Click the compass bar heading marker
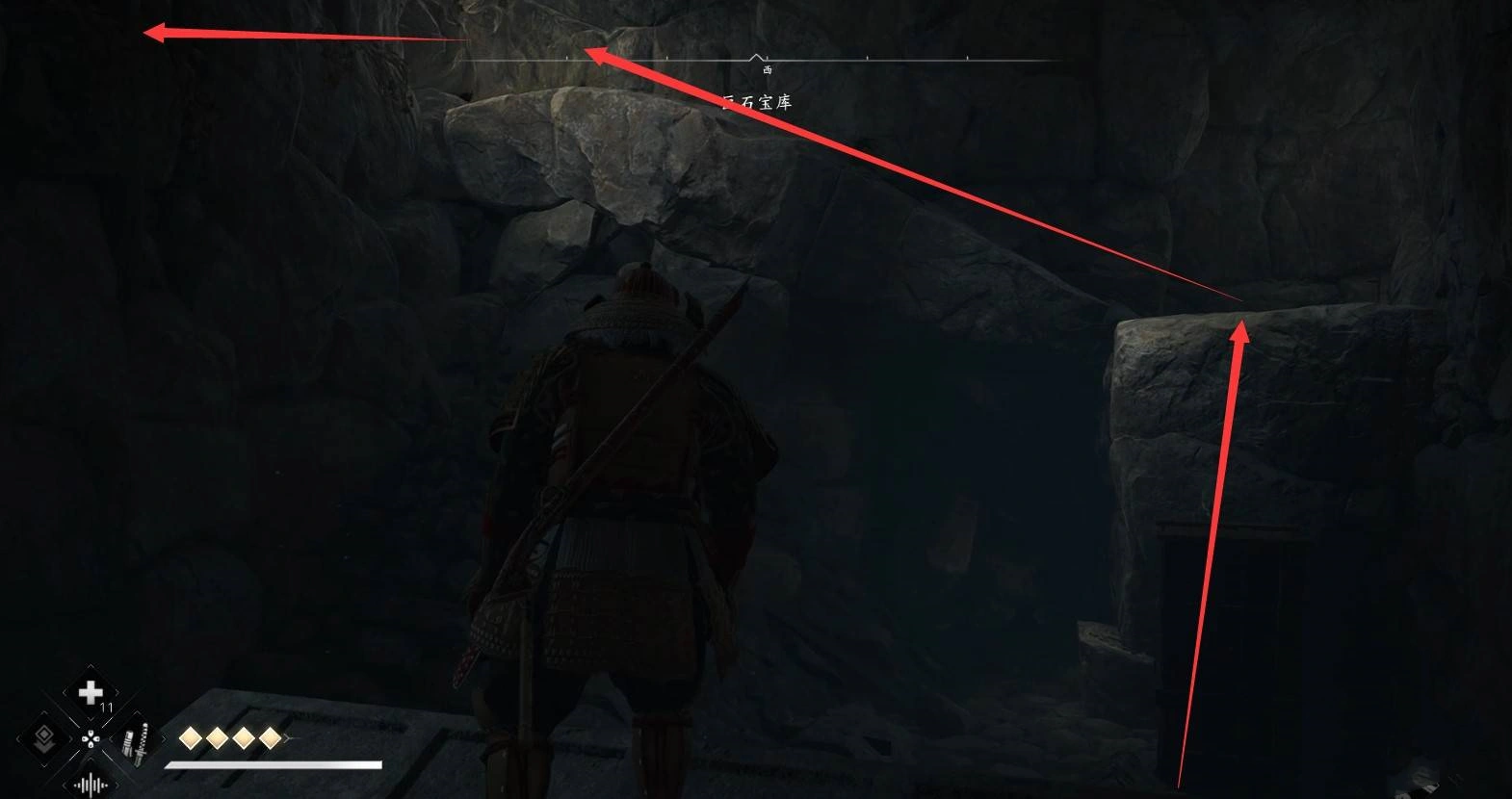 [757, 58]
